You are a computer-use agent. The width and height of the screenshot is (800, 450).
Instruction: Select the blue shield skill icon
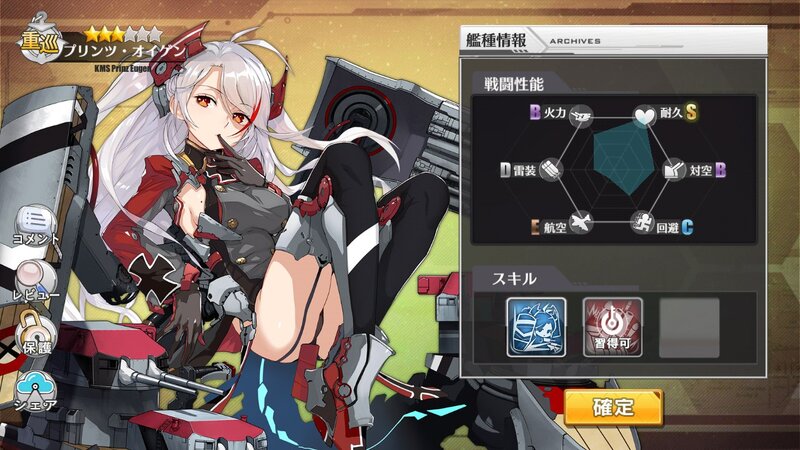[x=535, y=327]
